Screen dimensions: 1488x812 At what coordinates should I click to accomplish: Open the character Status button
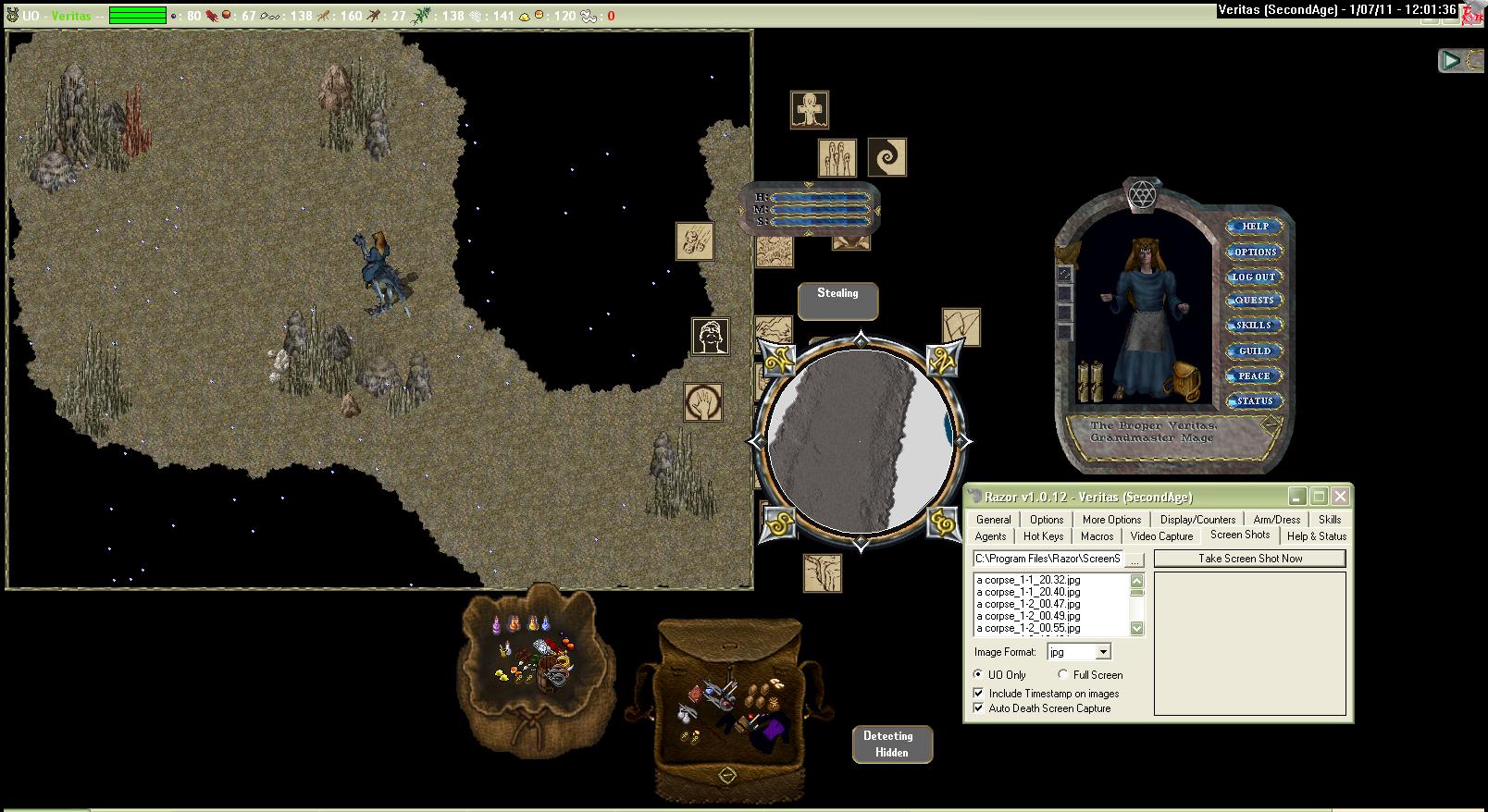point(1254,401)
